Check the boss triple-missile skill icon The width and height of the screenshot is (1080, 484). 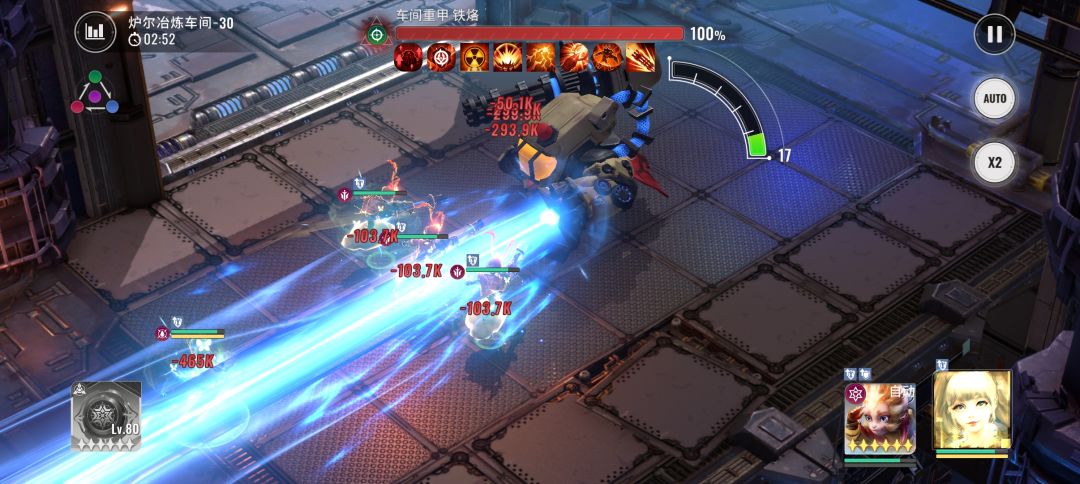coord(641,57)
